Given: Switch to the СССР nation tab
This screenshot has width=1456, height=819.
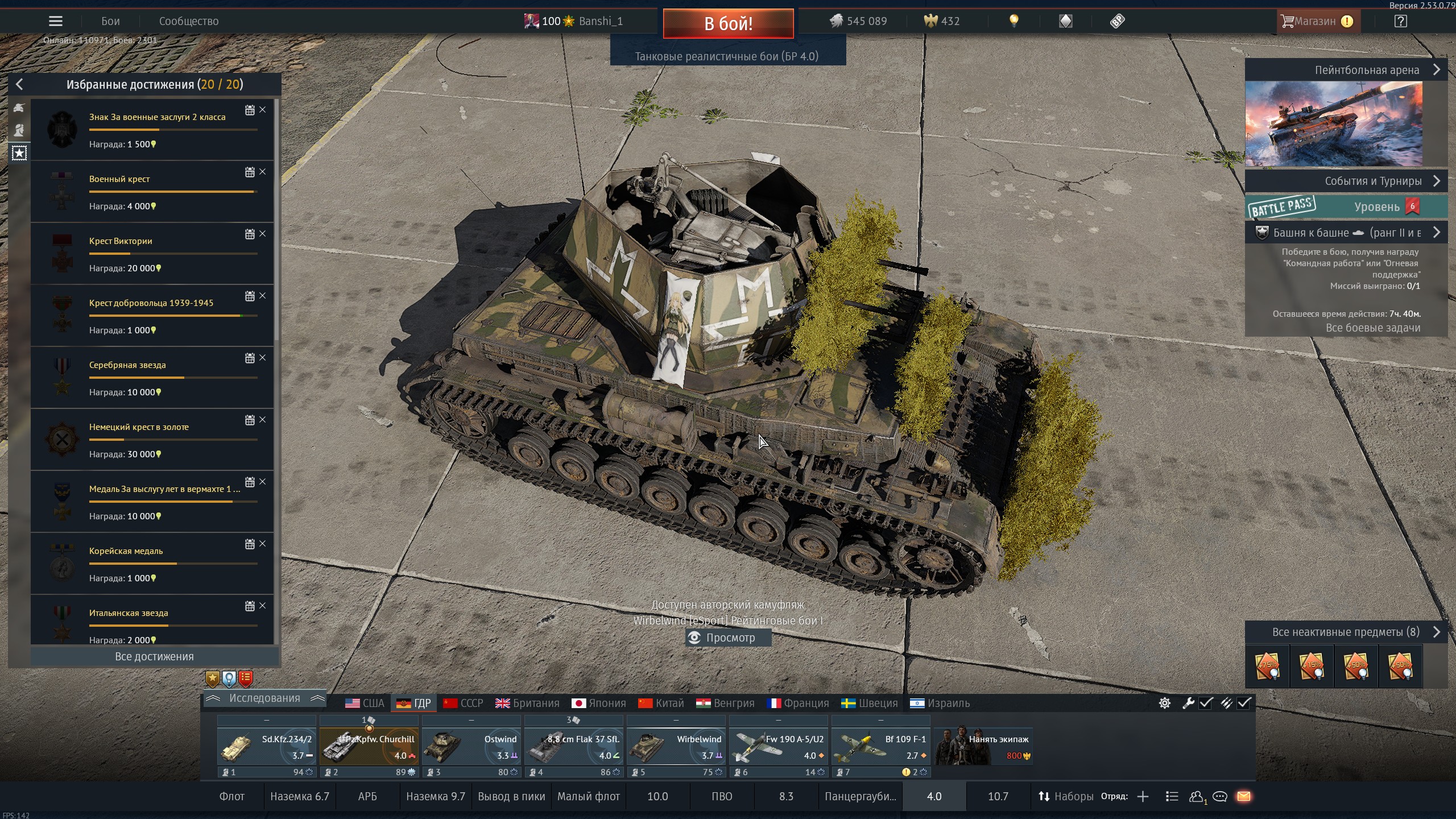Looking at the screenshot, I should click(463, 704).
